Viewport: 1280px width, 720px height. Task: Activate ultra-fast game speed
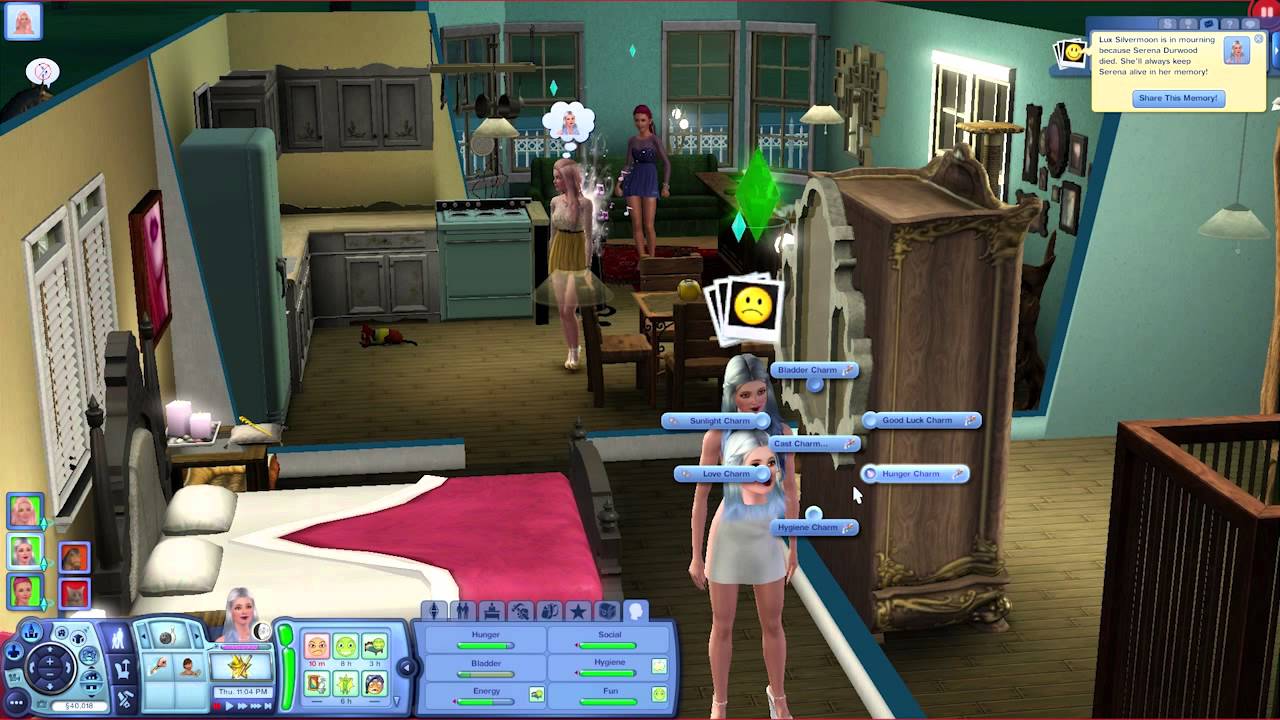point(257,705)
